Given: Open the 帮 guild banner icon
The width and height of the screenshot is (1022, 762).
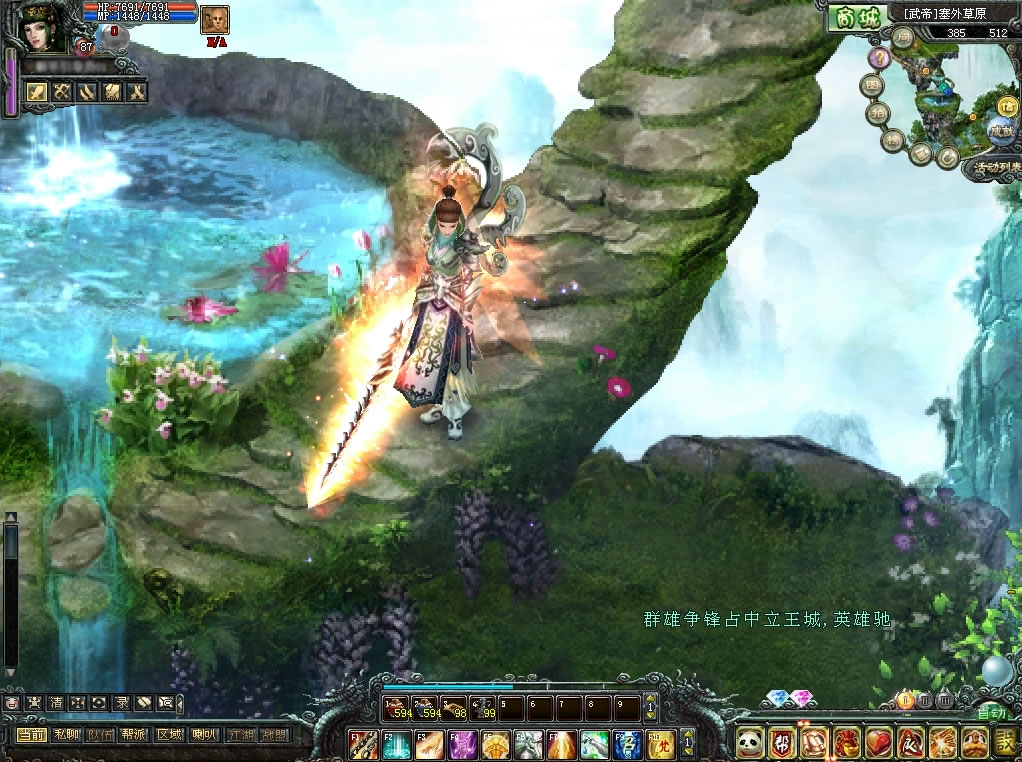Looking at the screenshot, I should pyautogui.click(x=781, y=743).
